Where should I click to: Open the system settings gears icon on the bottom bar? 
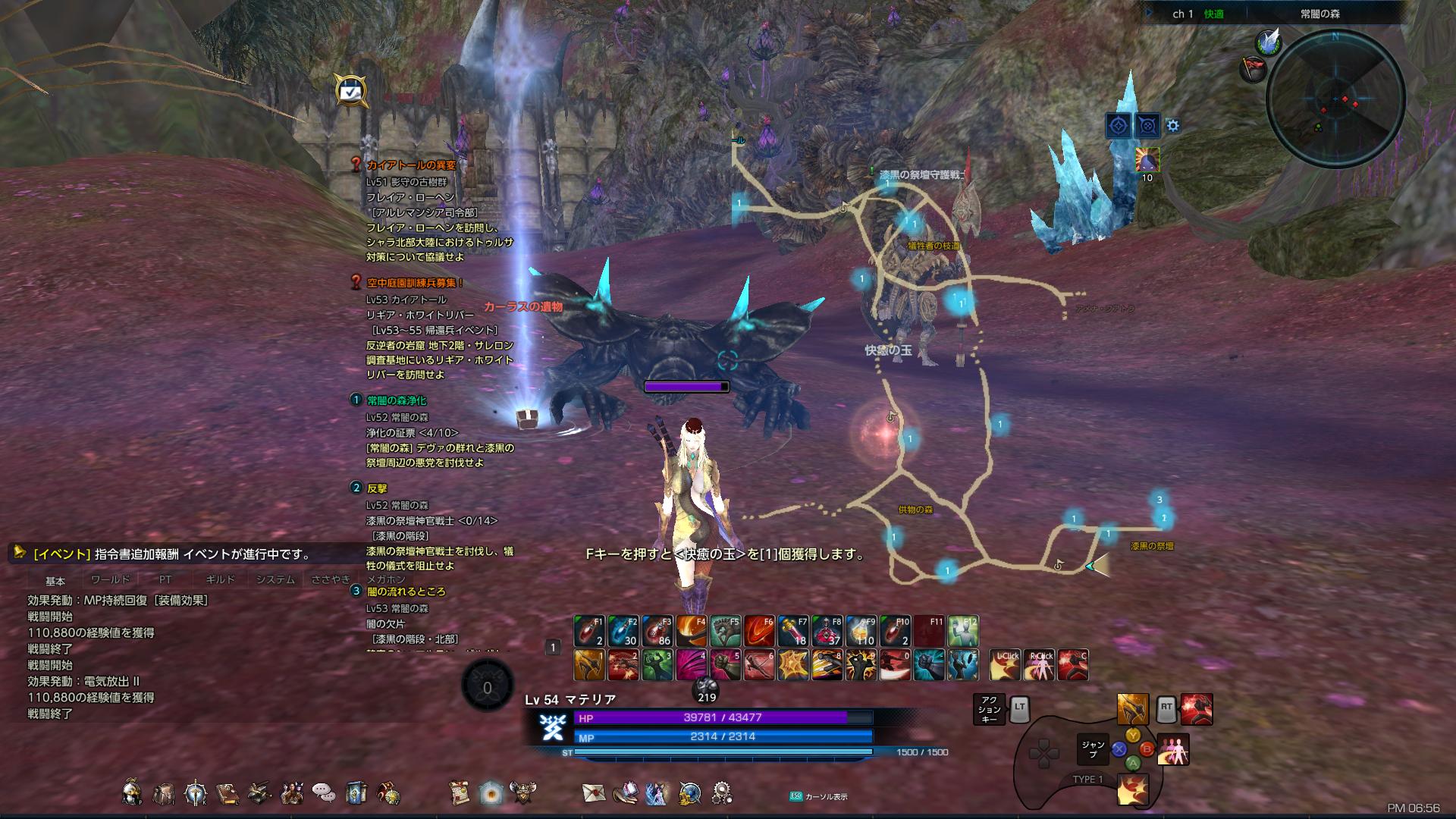coord(720,792)
